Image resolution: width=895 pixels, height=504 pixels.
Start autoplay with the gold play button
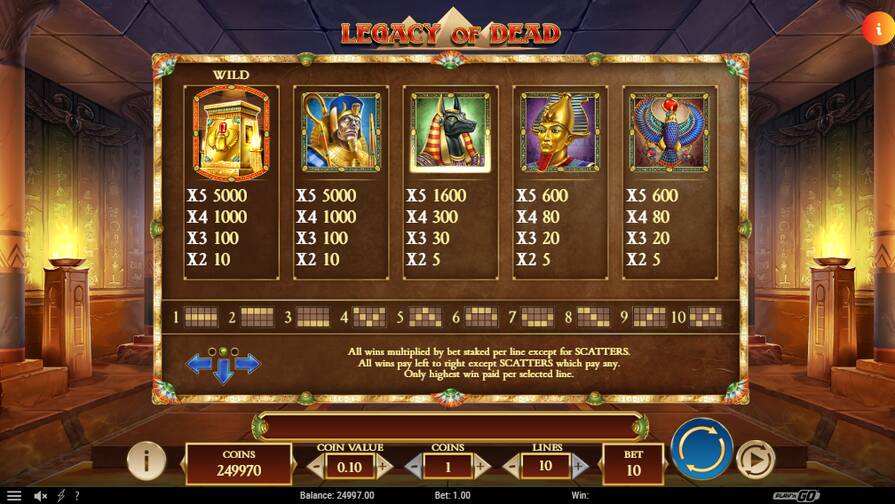click(x=755, y=460)
